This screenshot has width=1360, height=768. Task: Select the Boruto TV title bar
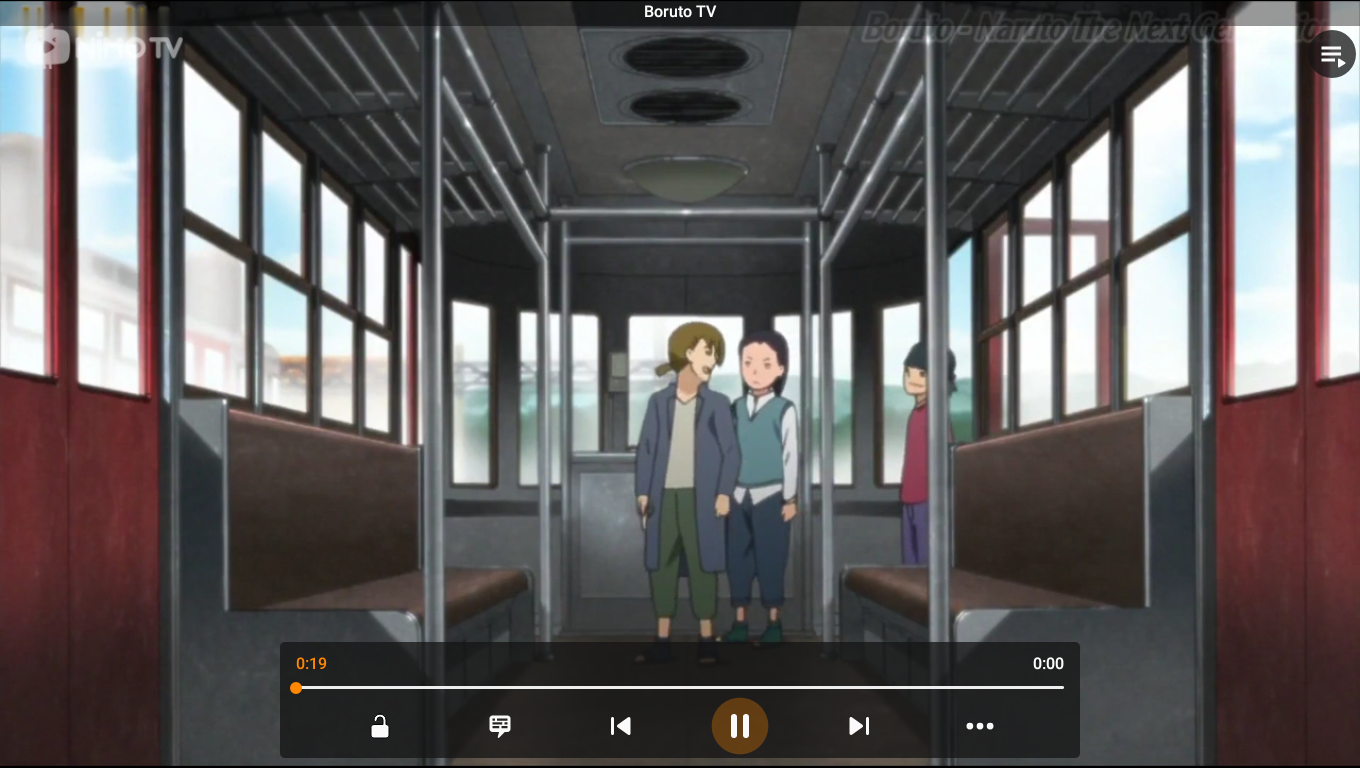(679, 11)
